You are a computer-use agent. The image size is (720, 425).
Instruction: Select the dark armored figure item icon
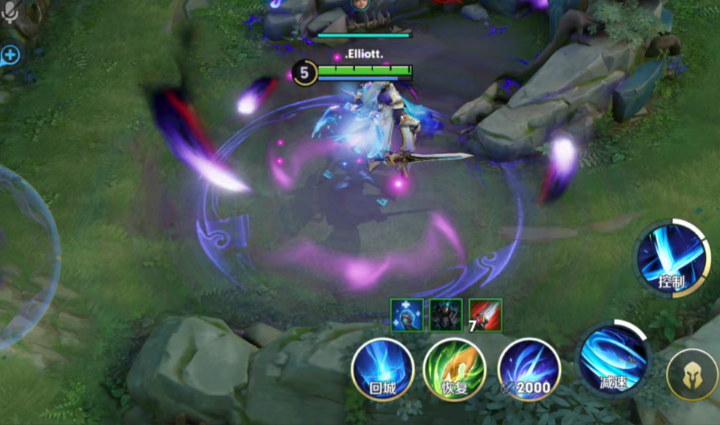tap(446, 313)
